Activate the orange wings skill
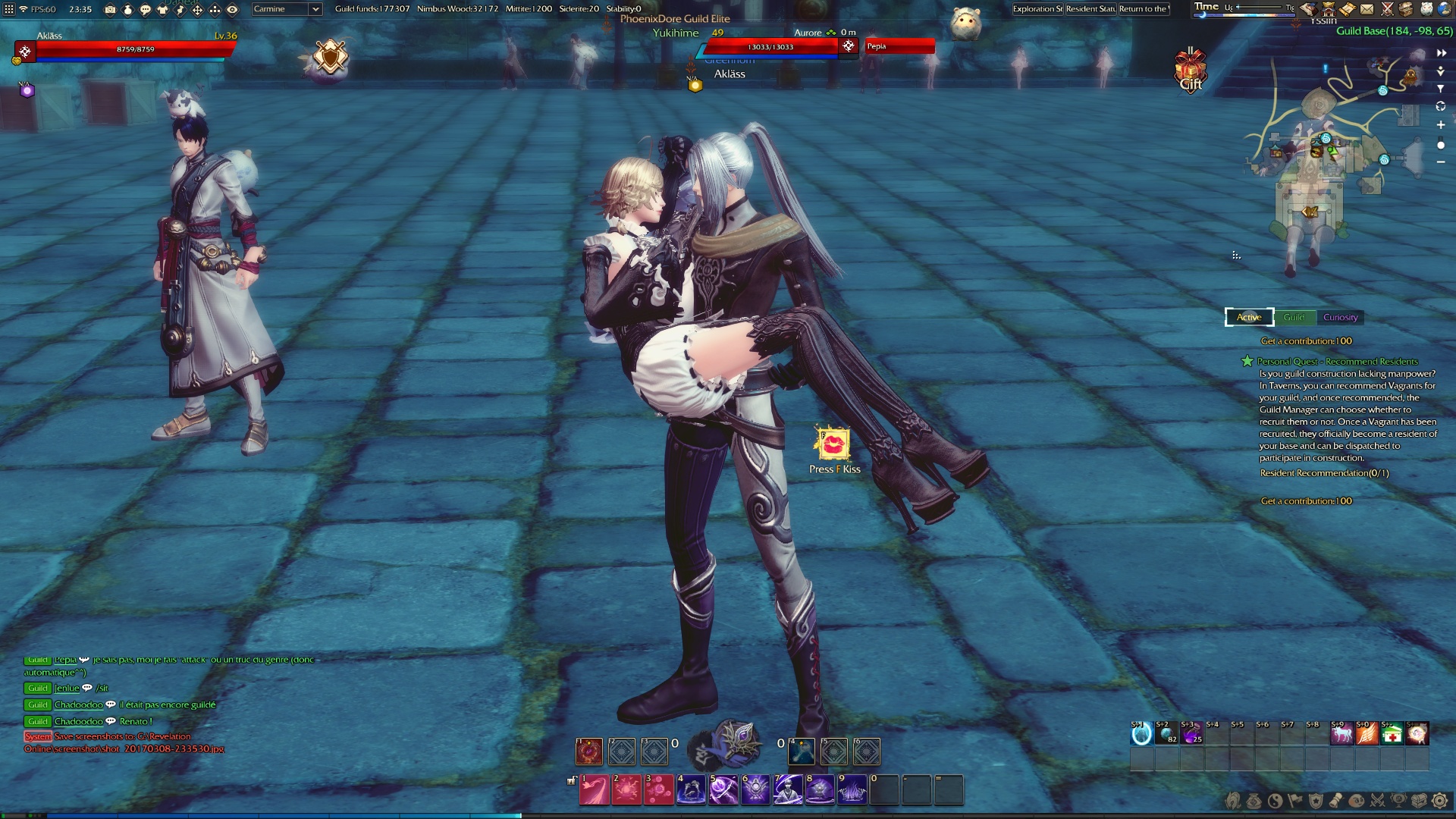This screenshot has height=819, width=1456. [1367, 734]
